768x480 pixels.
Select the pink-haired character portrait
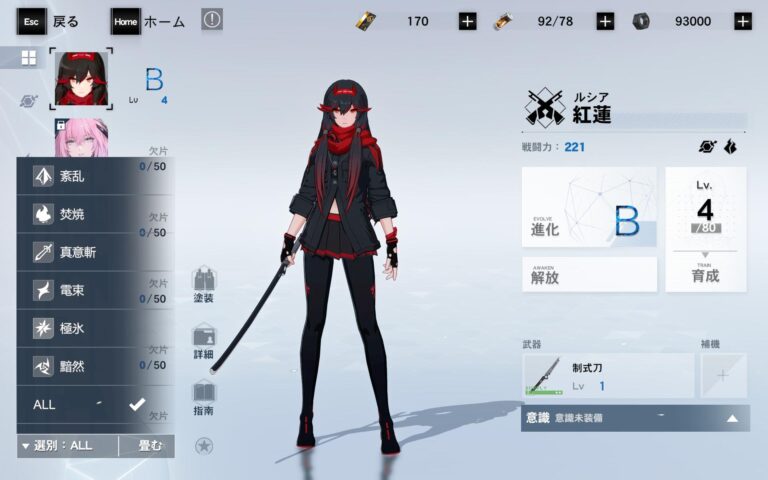point(81,140)
